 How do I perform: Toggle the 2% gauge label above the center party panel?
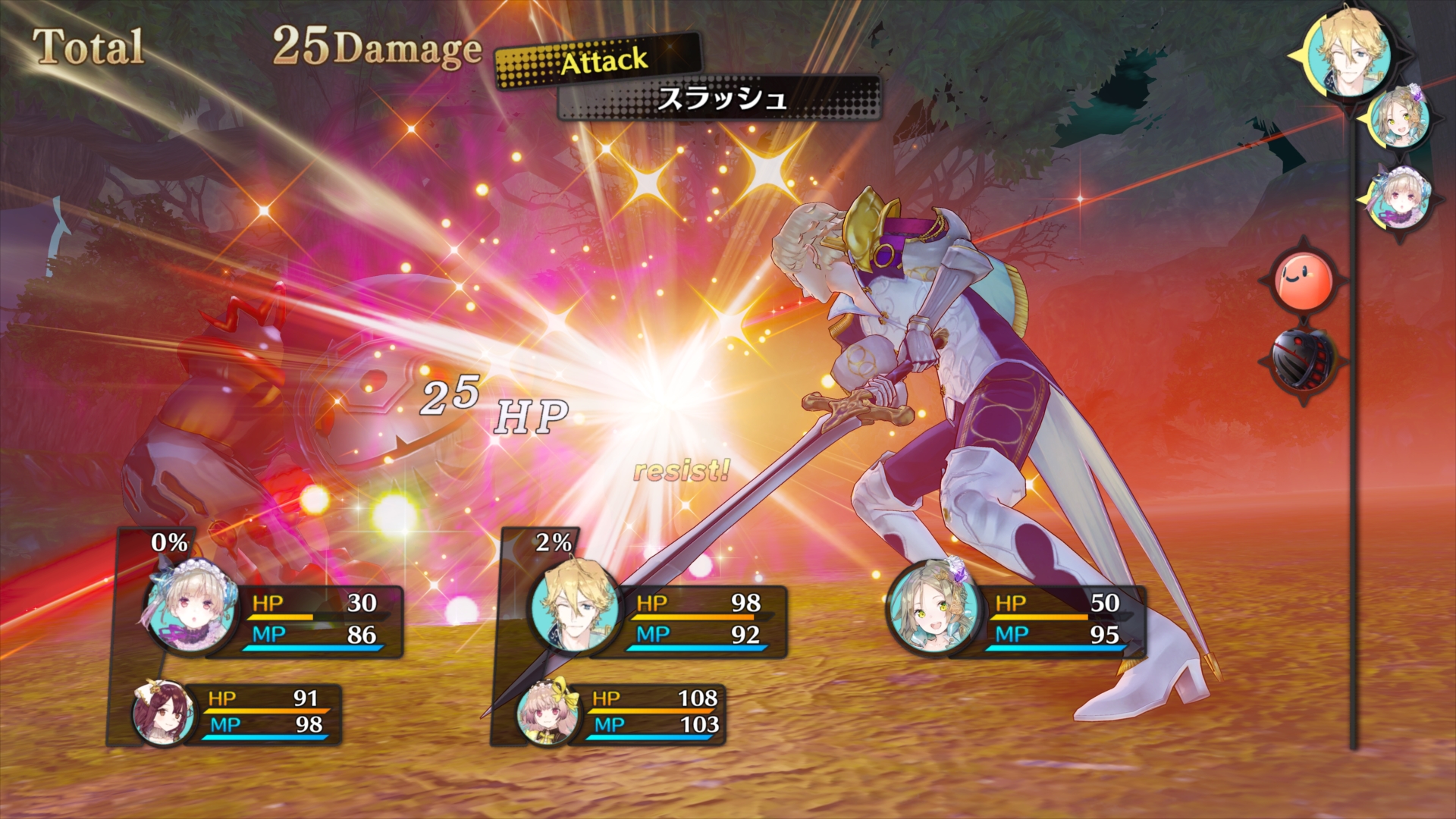click(x=553, y=543)
